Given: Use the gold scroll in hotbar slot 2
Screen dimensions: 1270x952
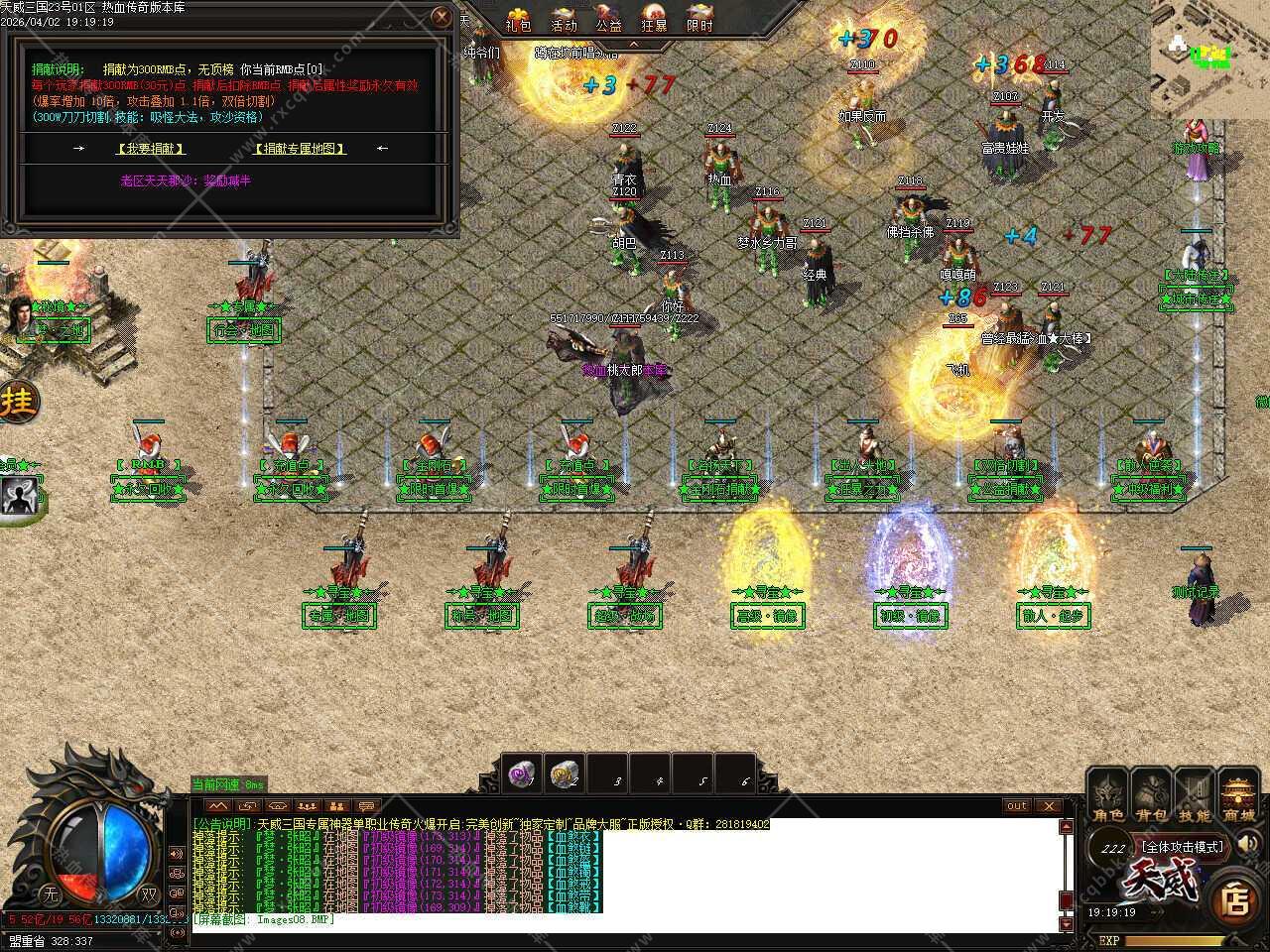Looking at the screenshot, I should 566,773.
